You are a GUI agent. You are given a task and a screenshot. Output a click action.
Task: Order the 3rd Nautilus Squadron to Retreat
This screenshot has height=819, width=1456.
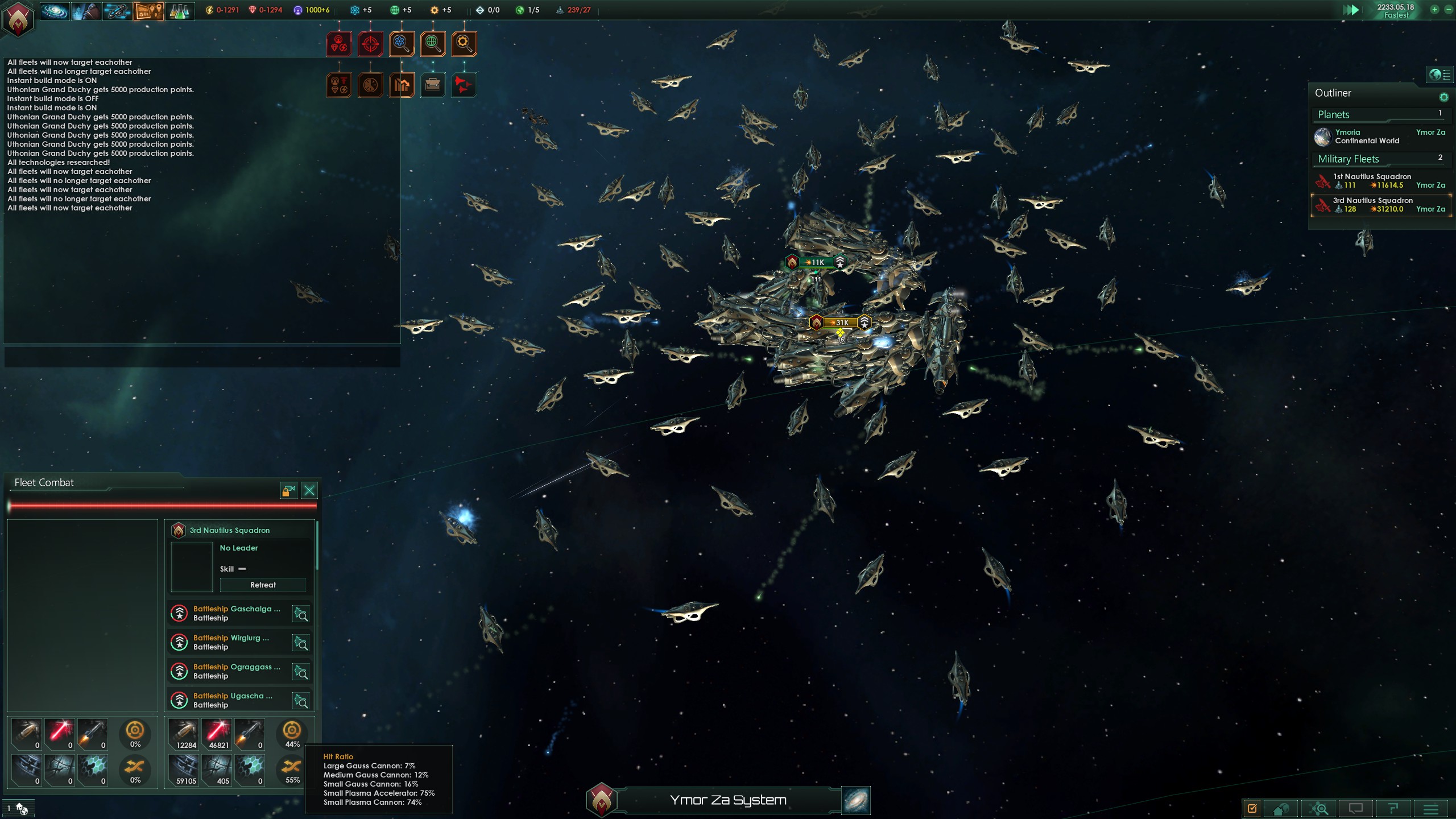[x=263, y=585]
